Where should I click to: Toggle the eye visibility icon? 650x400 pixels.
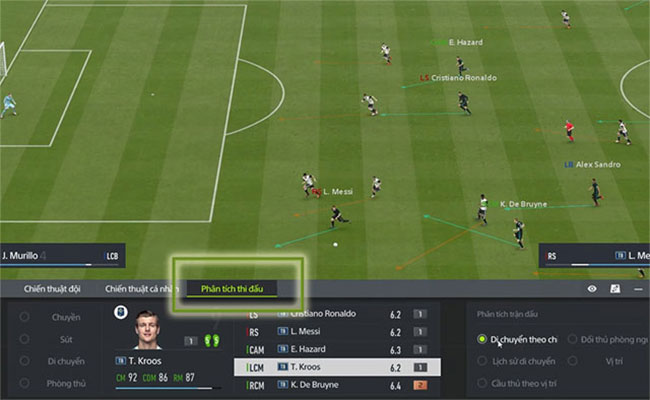click(x=592, y=288)
